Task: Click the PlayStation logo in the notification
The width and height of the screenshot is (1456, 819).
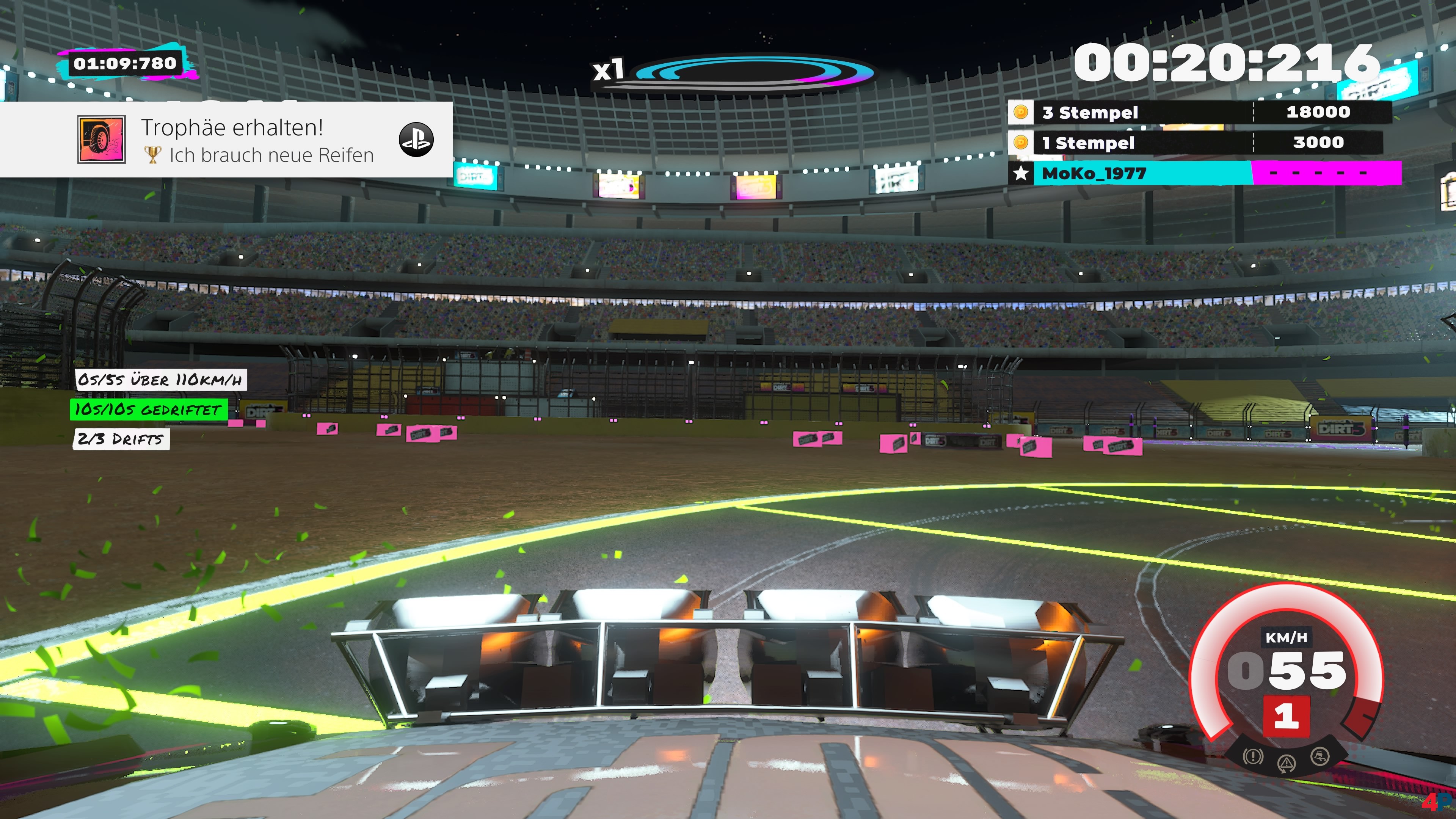Action: [416, 140]
